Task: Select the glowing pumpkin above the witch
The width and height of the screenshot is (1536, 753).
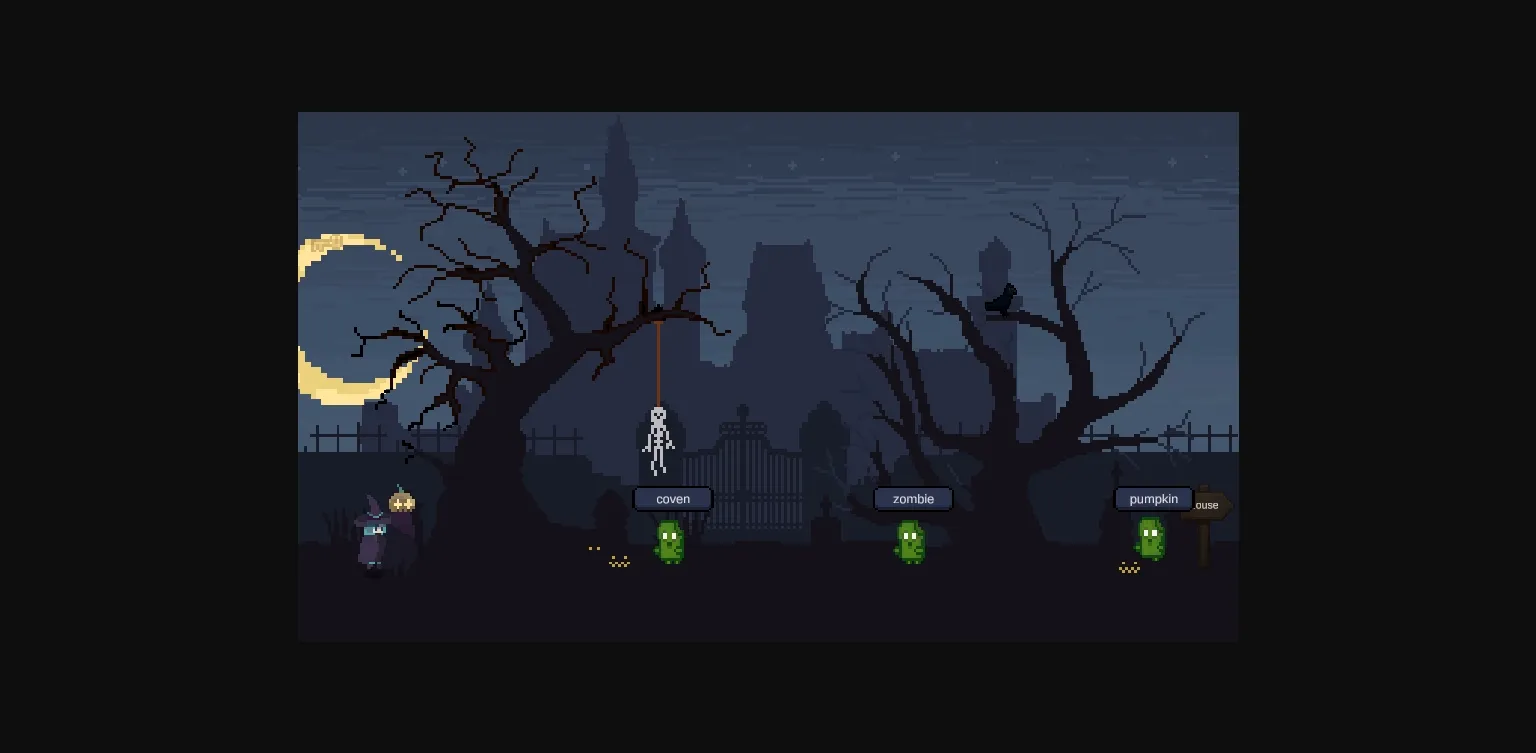Action: [403, 502]
